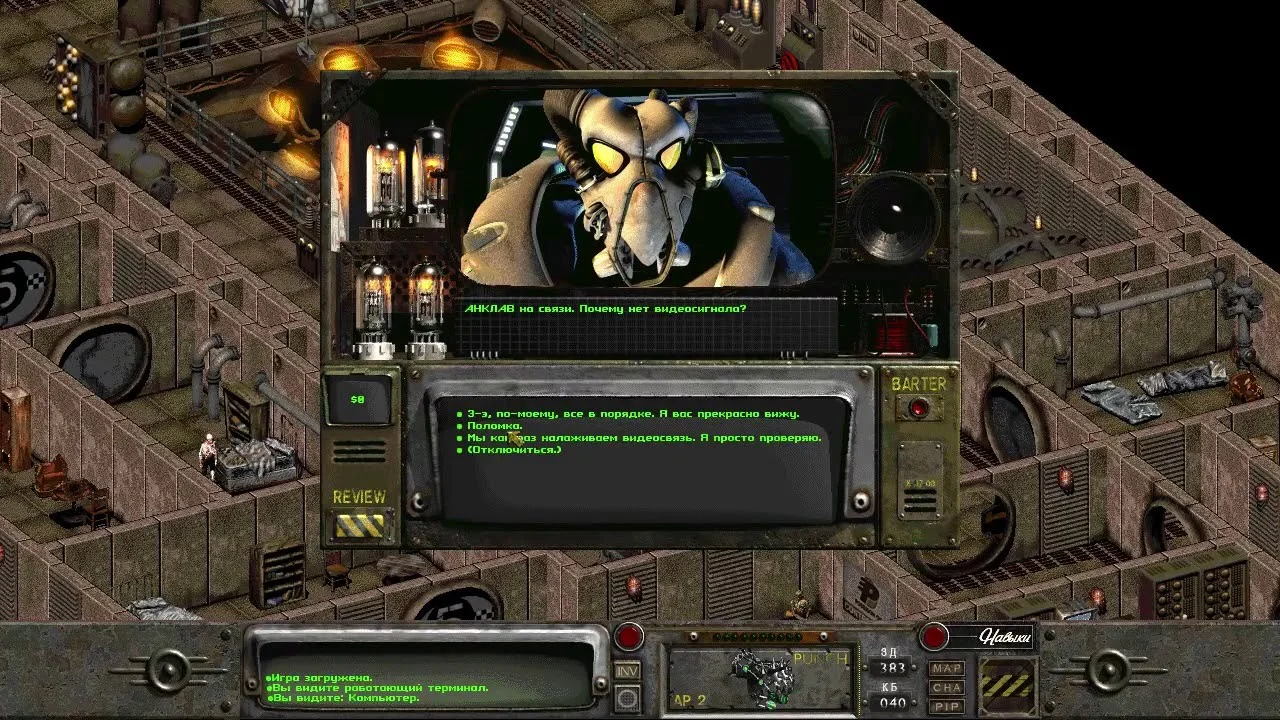This screenshot has height=720, width=1280.
Task: Choose reply "Э-э, по-моему, все в порядке"
Action: 632,414
